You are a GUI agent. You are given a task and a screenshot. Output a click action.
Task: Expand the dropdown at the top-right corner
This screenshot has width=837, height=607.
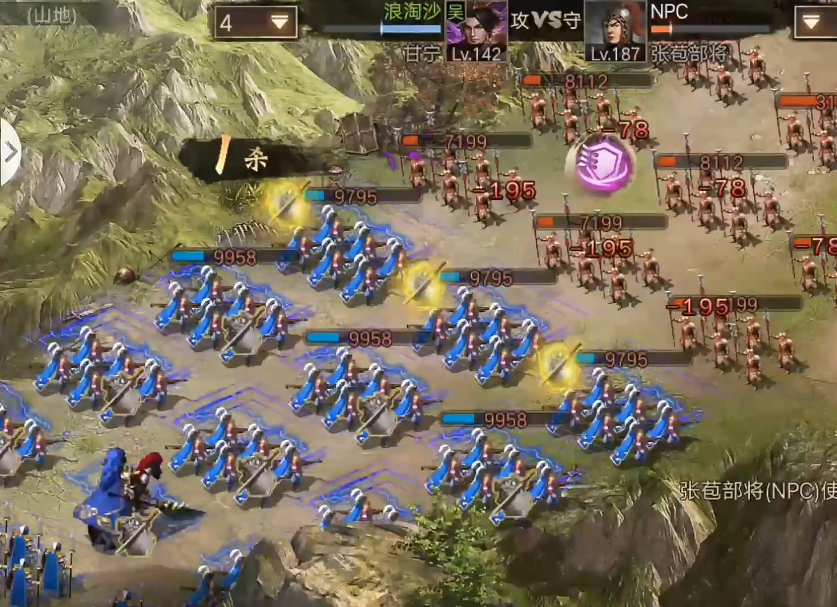pyautogui.click(x=814, y=22)
